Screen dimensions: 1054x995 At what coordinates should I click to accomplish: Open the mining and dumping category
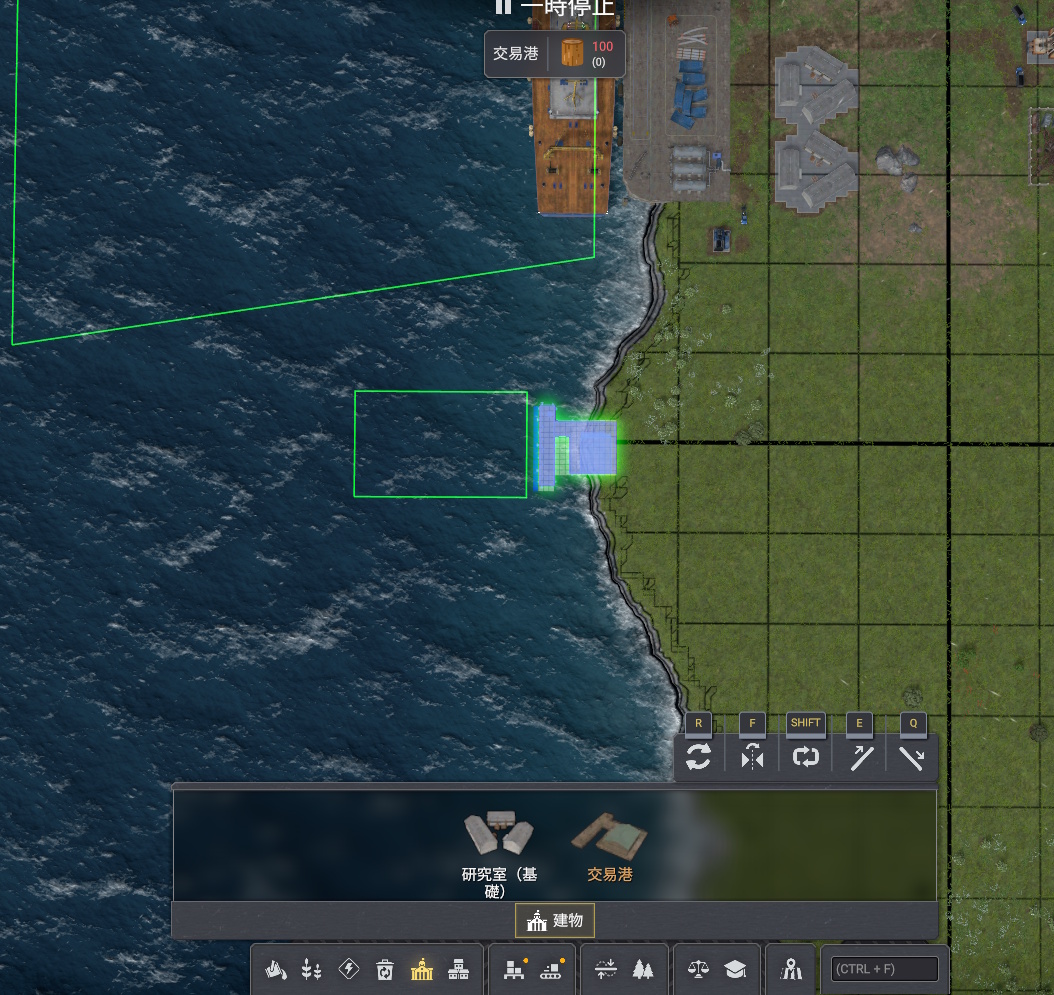pos(276,969)
